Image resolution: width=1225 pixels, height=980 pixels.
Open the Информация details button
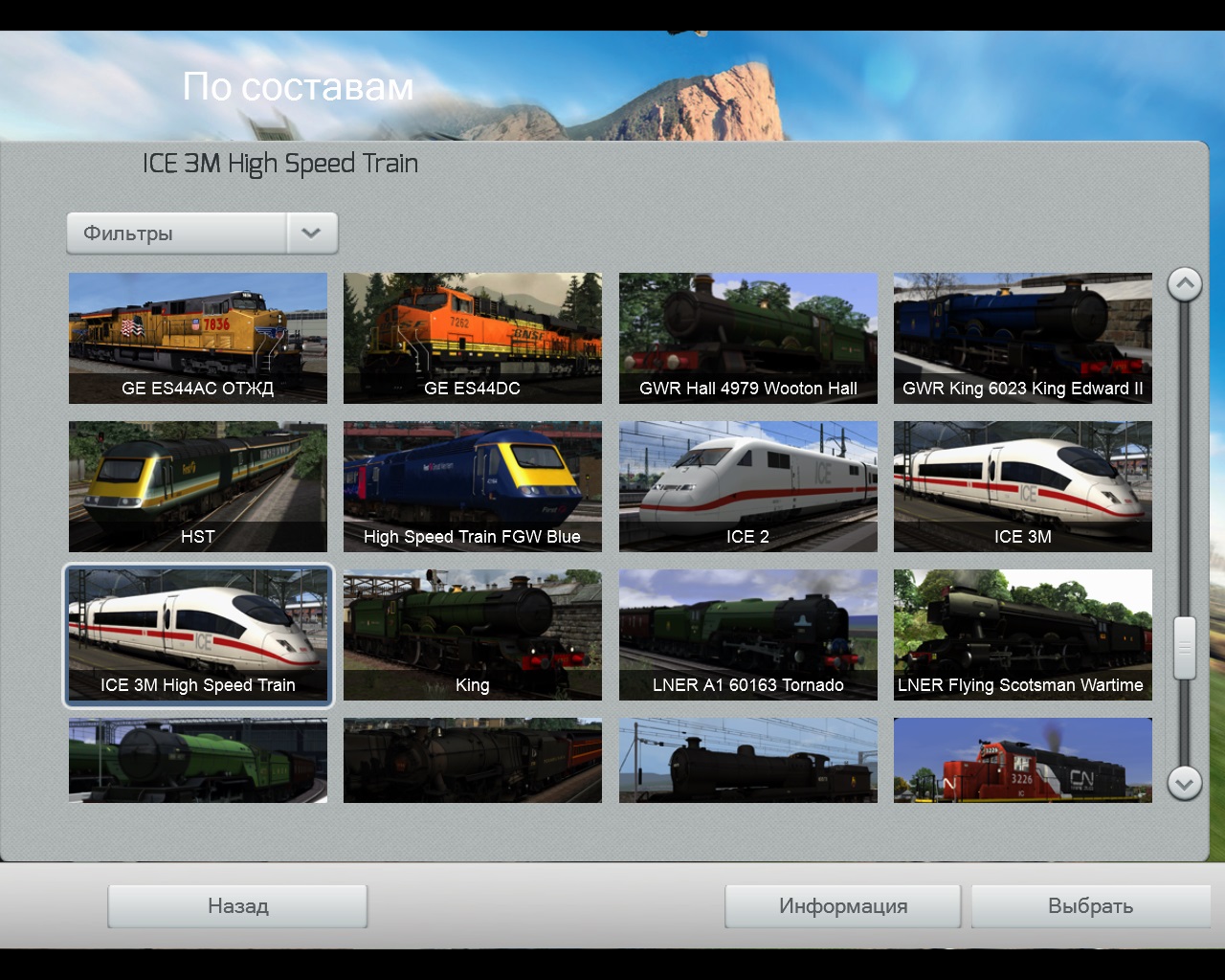(x=842, y=905)
